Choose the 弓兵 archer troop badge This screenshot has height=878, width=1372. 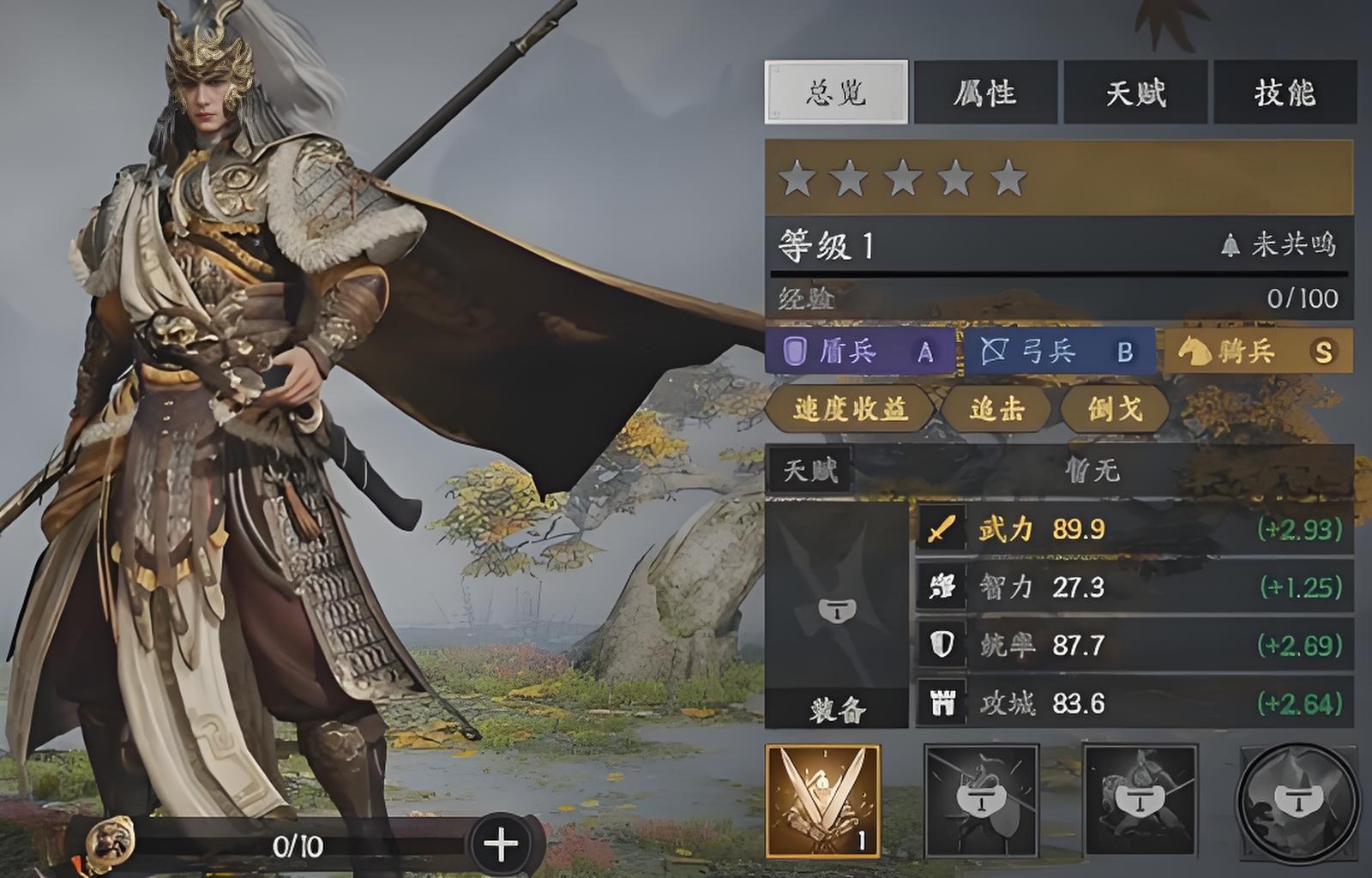[1059, 352]
